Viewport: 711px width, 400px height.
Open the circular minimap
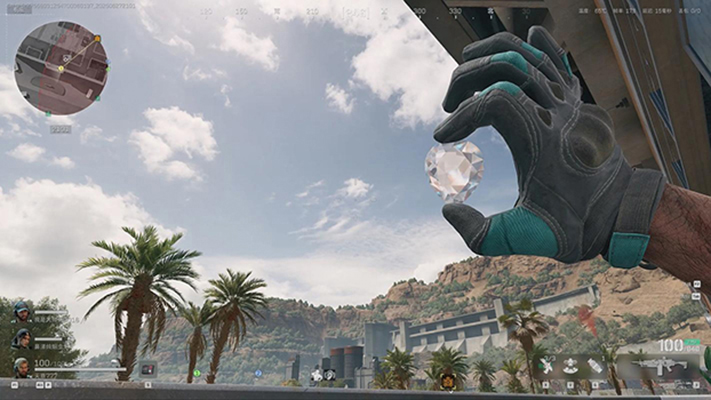62,68
